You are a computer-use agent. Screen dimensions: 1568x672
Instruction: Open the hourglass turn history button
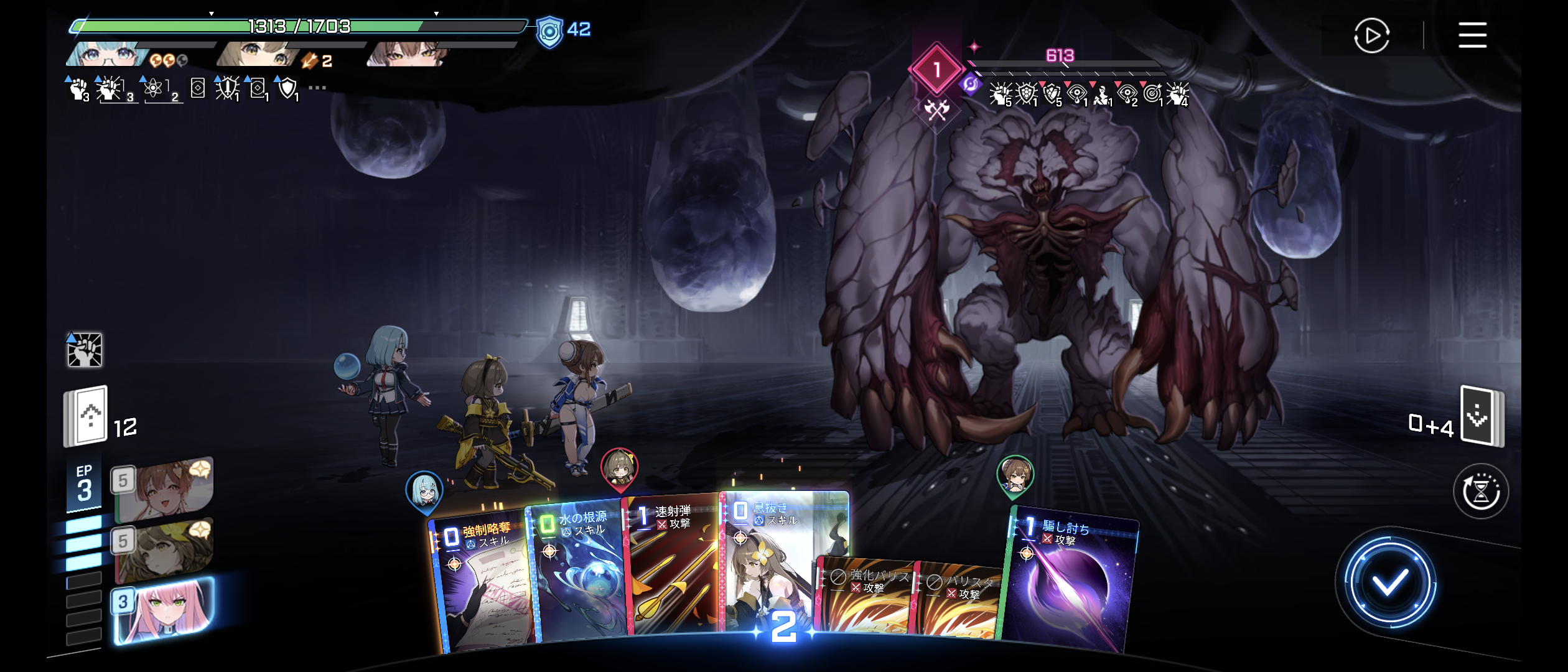click(1481, 492)
